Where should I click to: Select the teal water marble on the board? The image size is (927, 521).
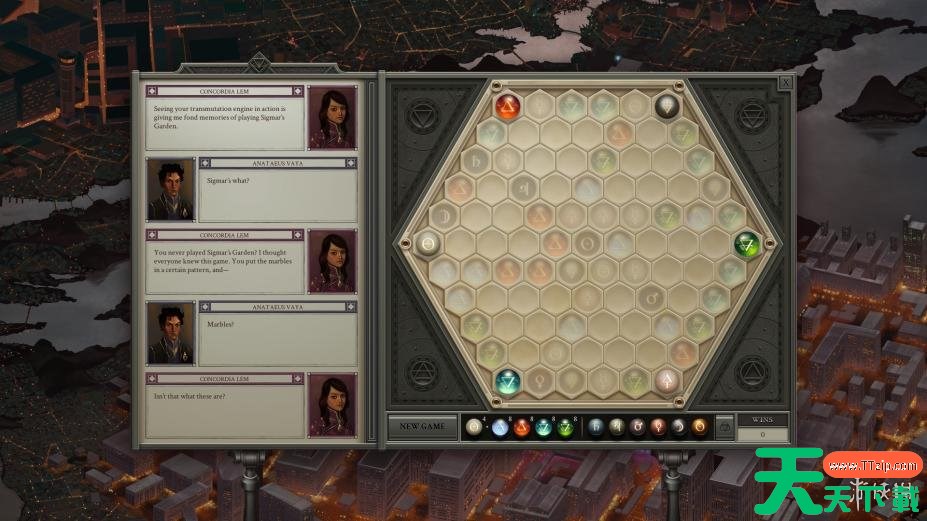click(509, 380)
